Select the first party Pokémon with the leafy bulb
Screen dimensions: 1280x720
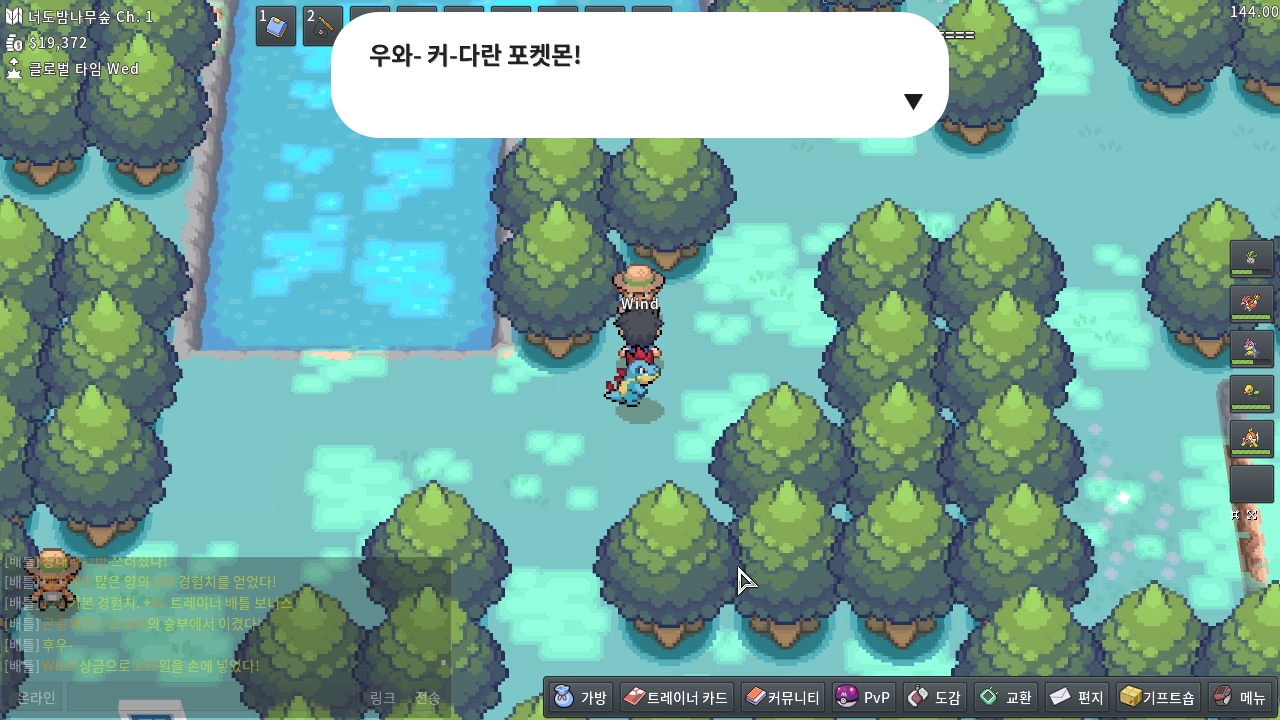(x=1251, y=259)
